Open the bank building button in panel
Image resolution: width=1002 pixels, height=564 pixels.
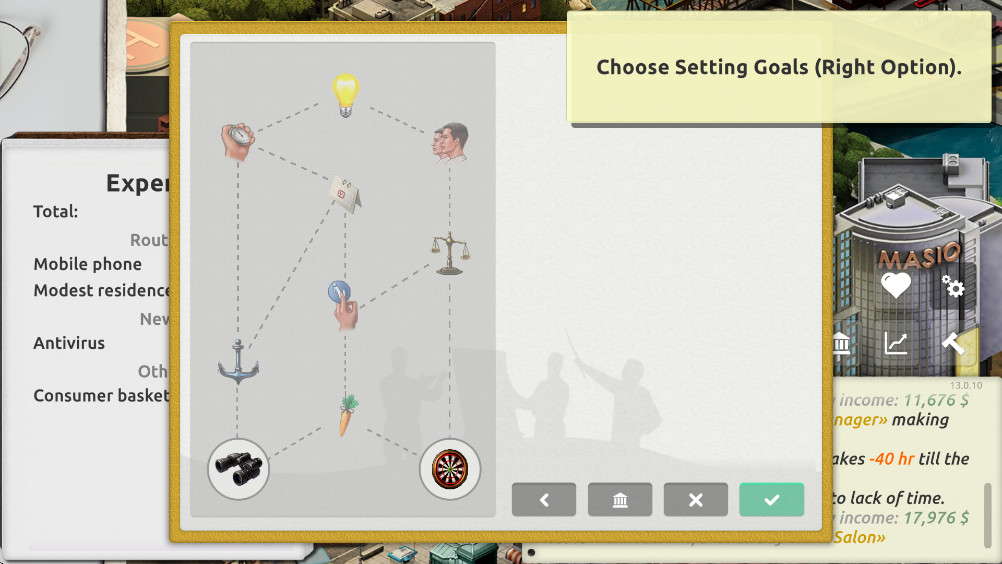click(x=620, y=500)
